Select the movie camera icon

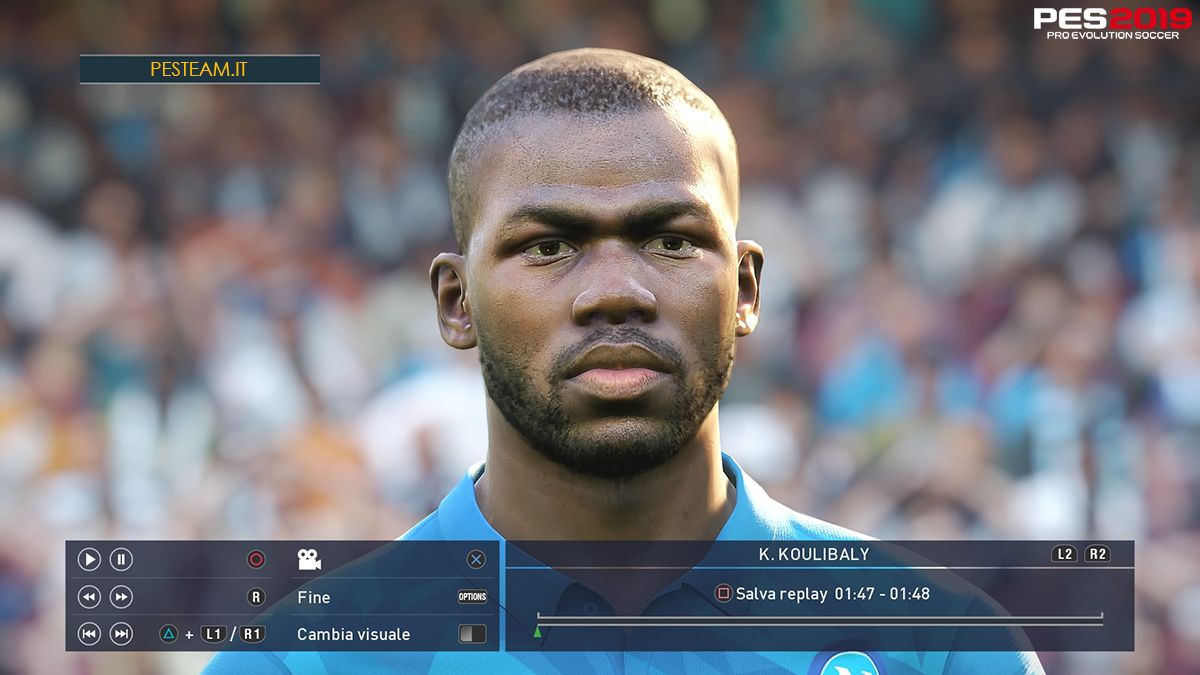point(309,560)
